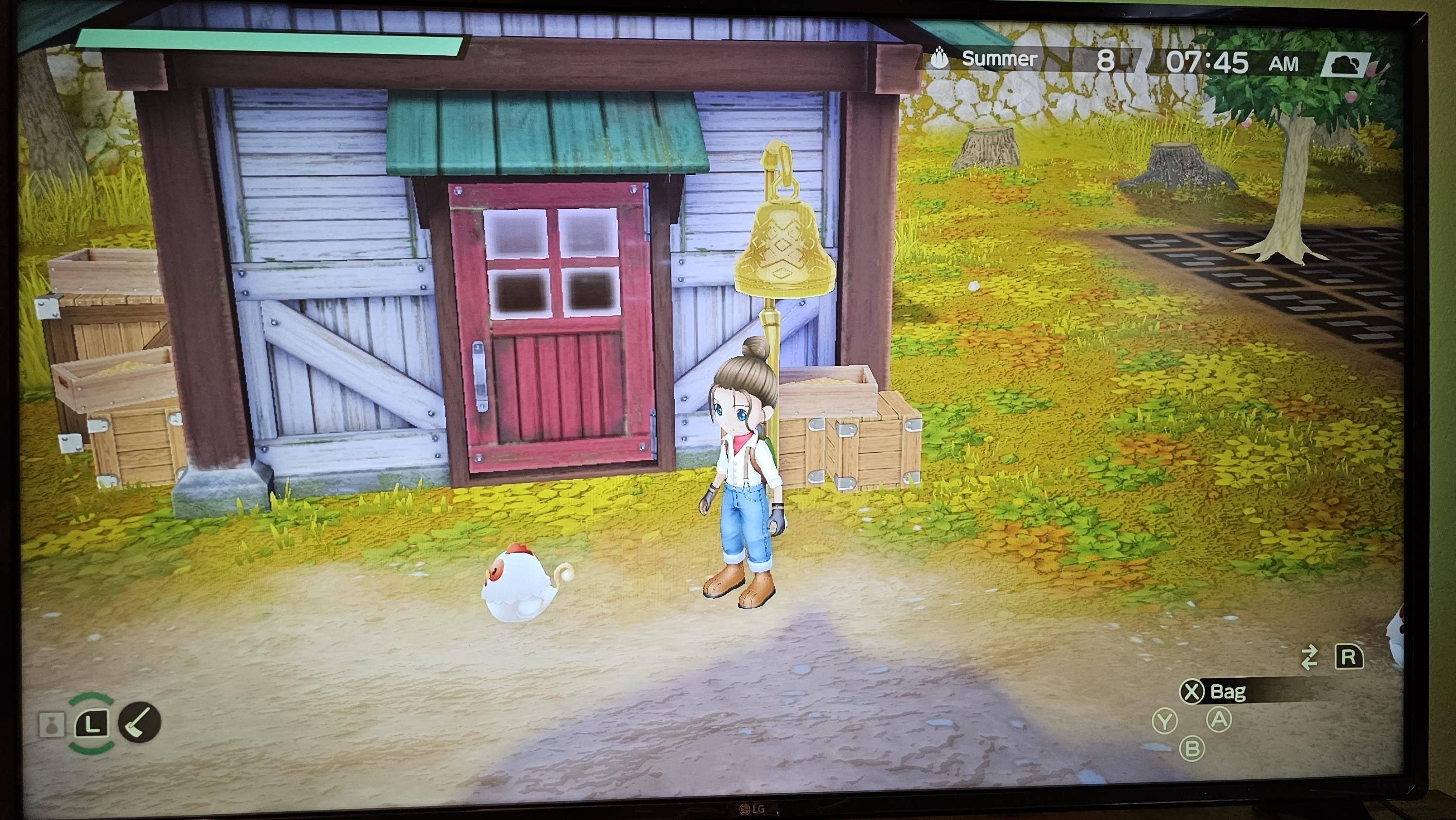
Task: Click the swap arrows icon
Action: pyautogui.click(x=1309, y=658)
